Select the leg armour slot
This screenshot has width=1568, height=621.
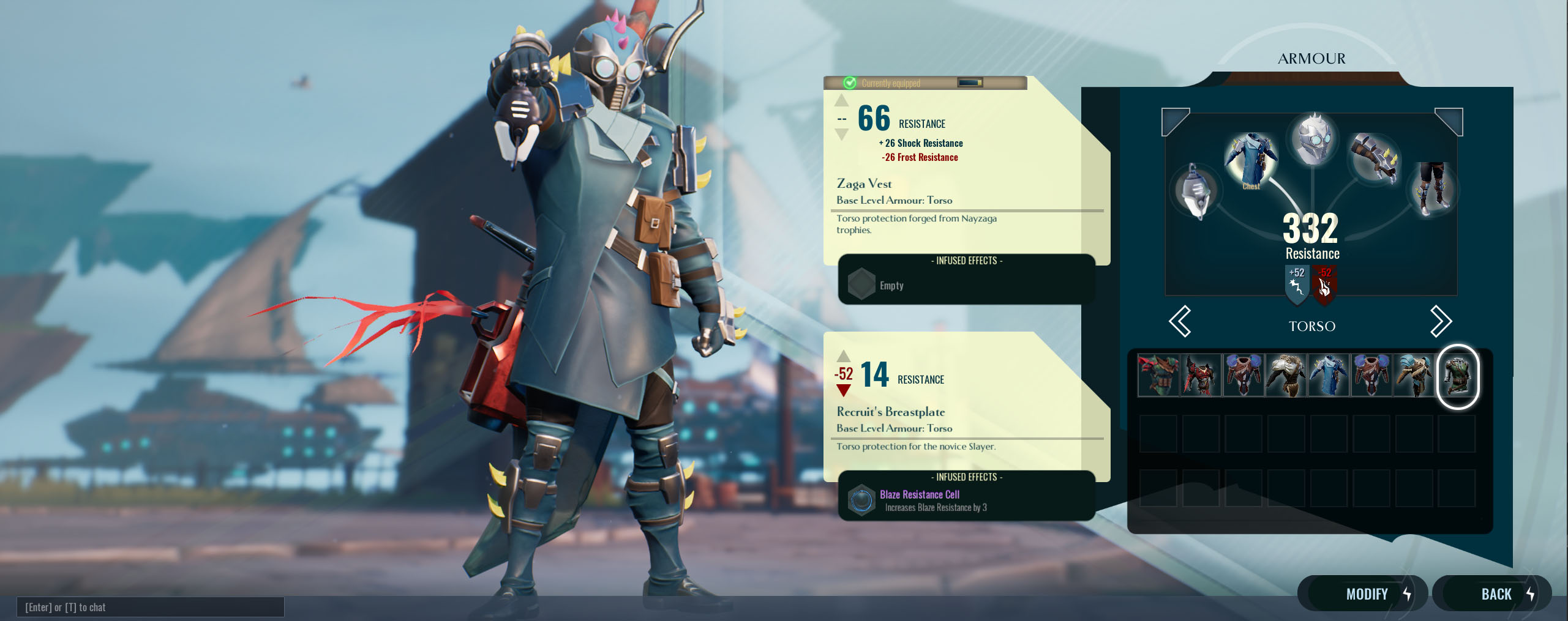coord(1432,188)
